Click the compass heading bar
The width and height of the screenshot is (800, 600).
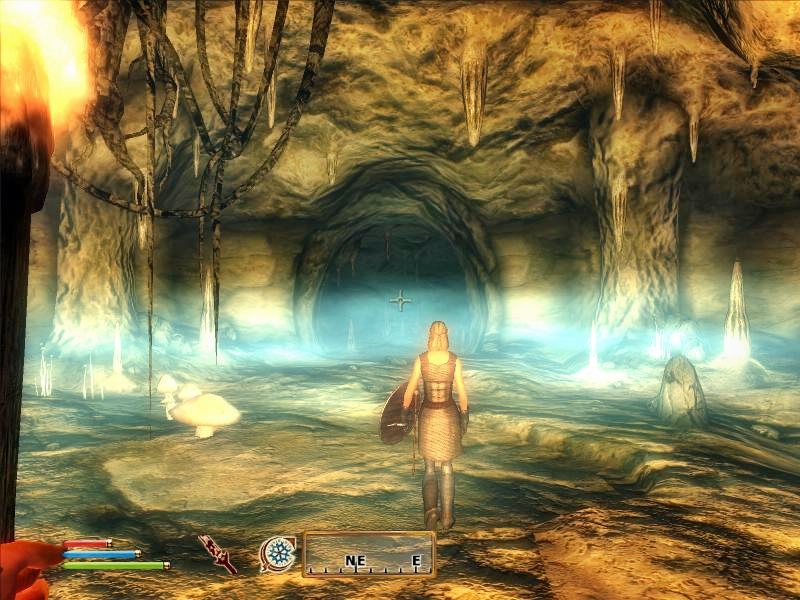[369, 554]
